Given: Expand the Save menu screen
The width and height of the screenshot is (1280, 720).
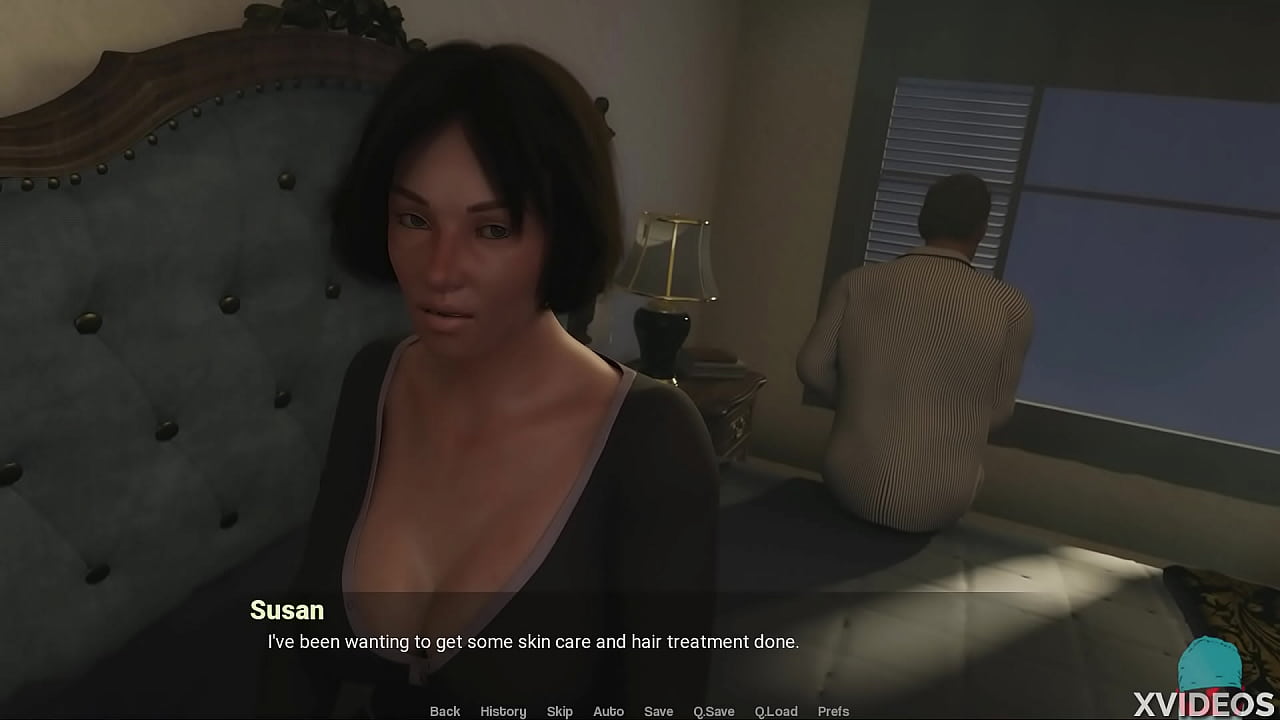Looking at the screenshot, I should click(x=658, y=711).
